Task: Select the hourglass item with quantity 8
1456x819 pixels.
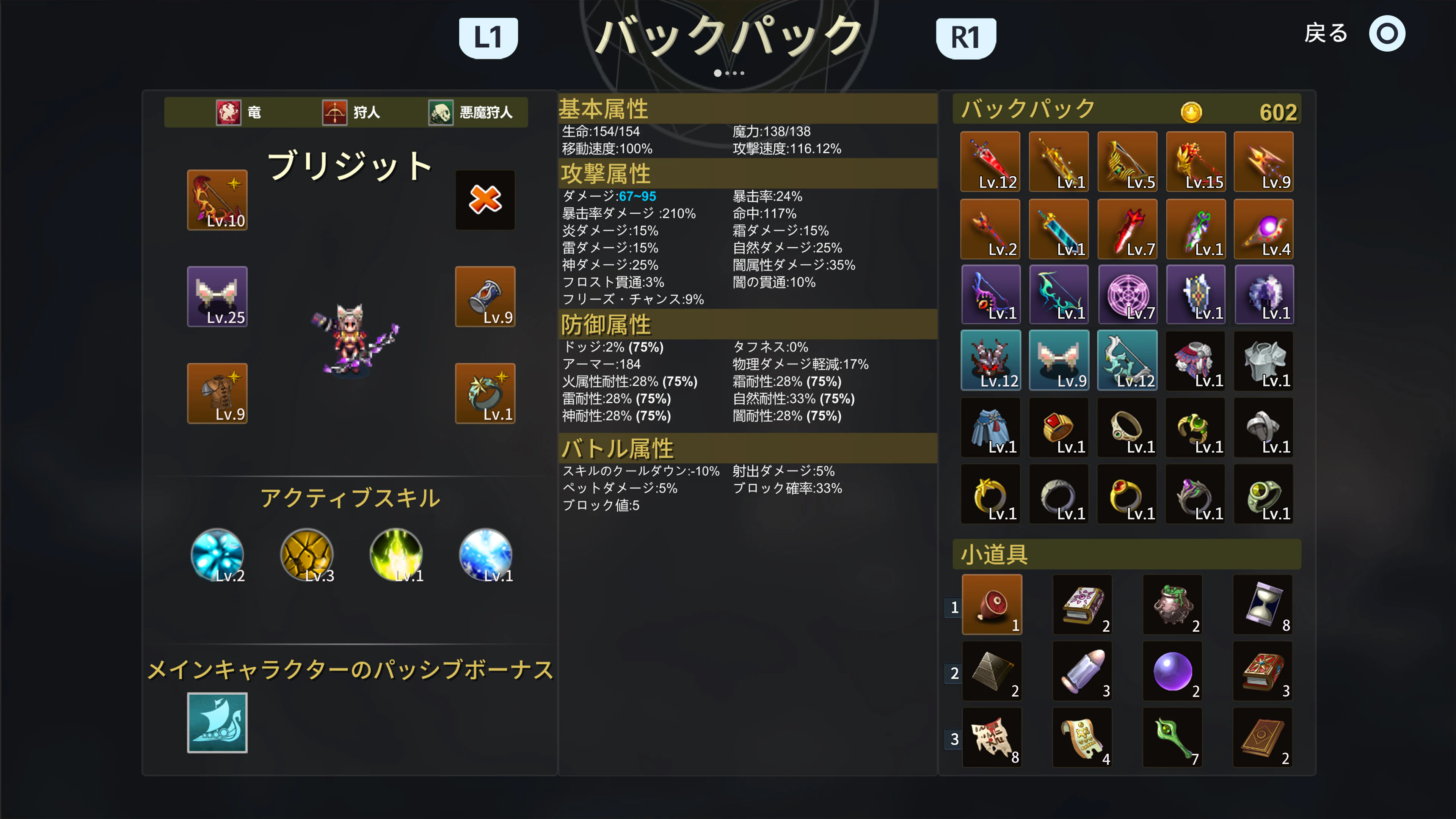Action: coord(1264,605)
